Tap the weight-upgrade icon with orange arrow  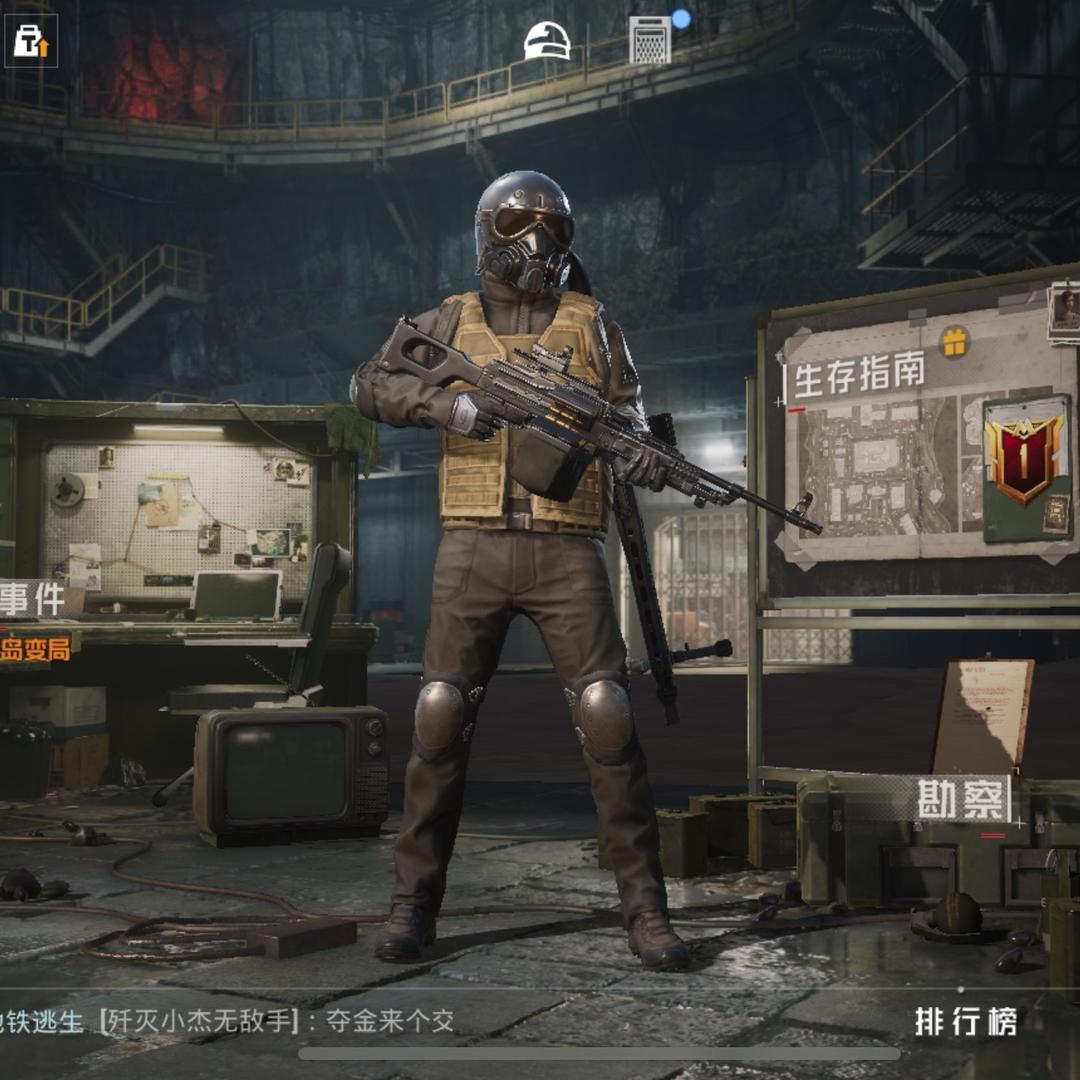pyautogui.click(x=31, y=41)
